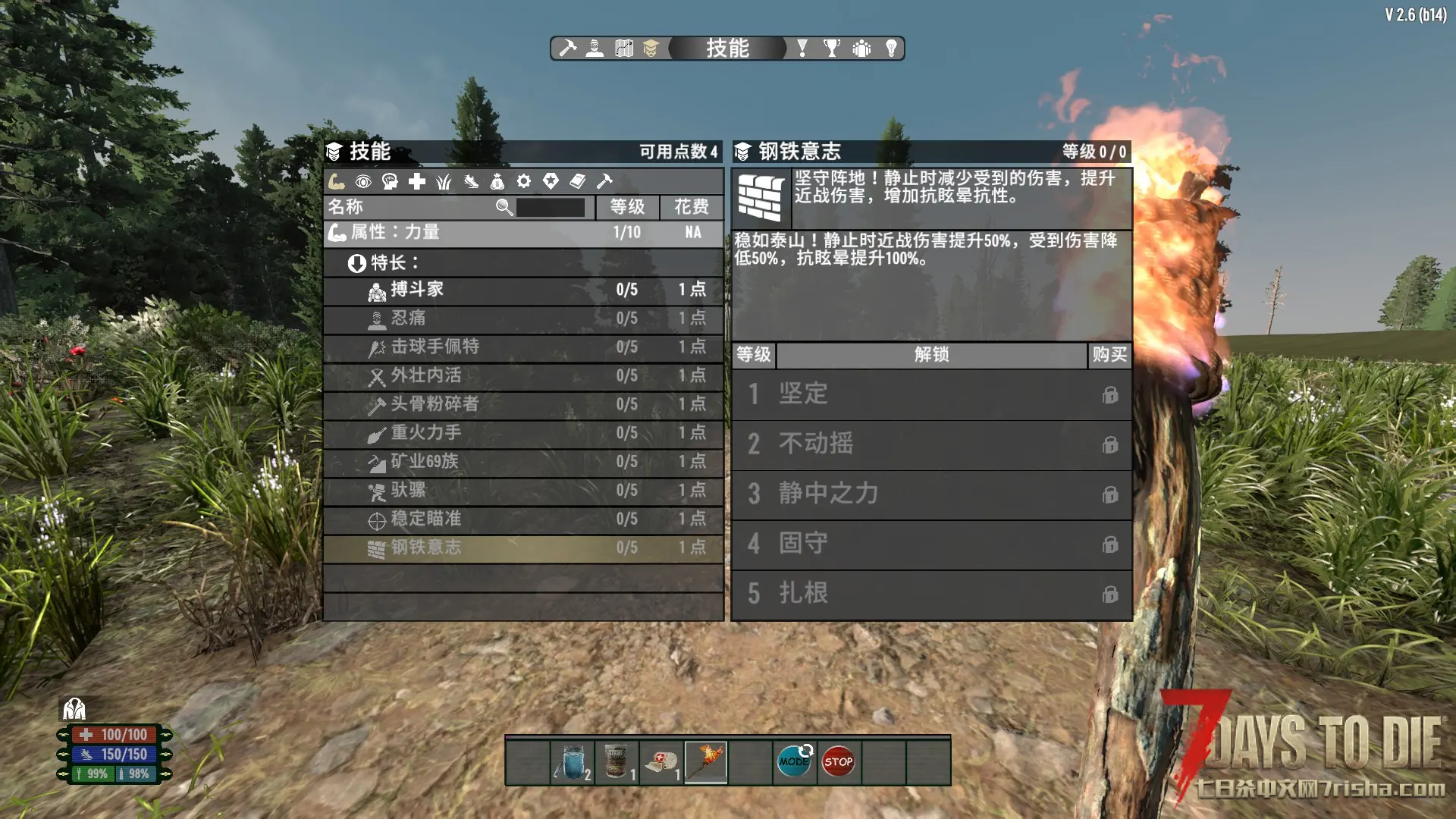Select the 搏斗家 perk row
This screenshot has height=819, width=1456.
click(522, 290)
